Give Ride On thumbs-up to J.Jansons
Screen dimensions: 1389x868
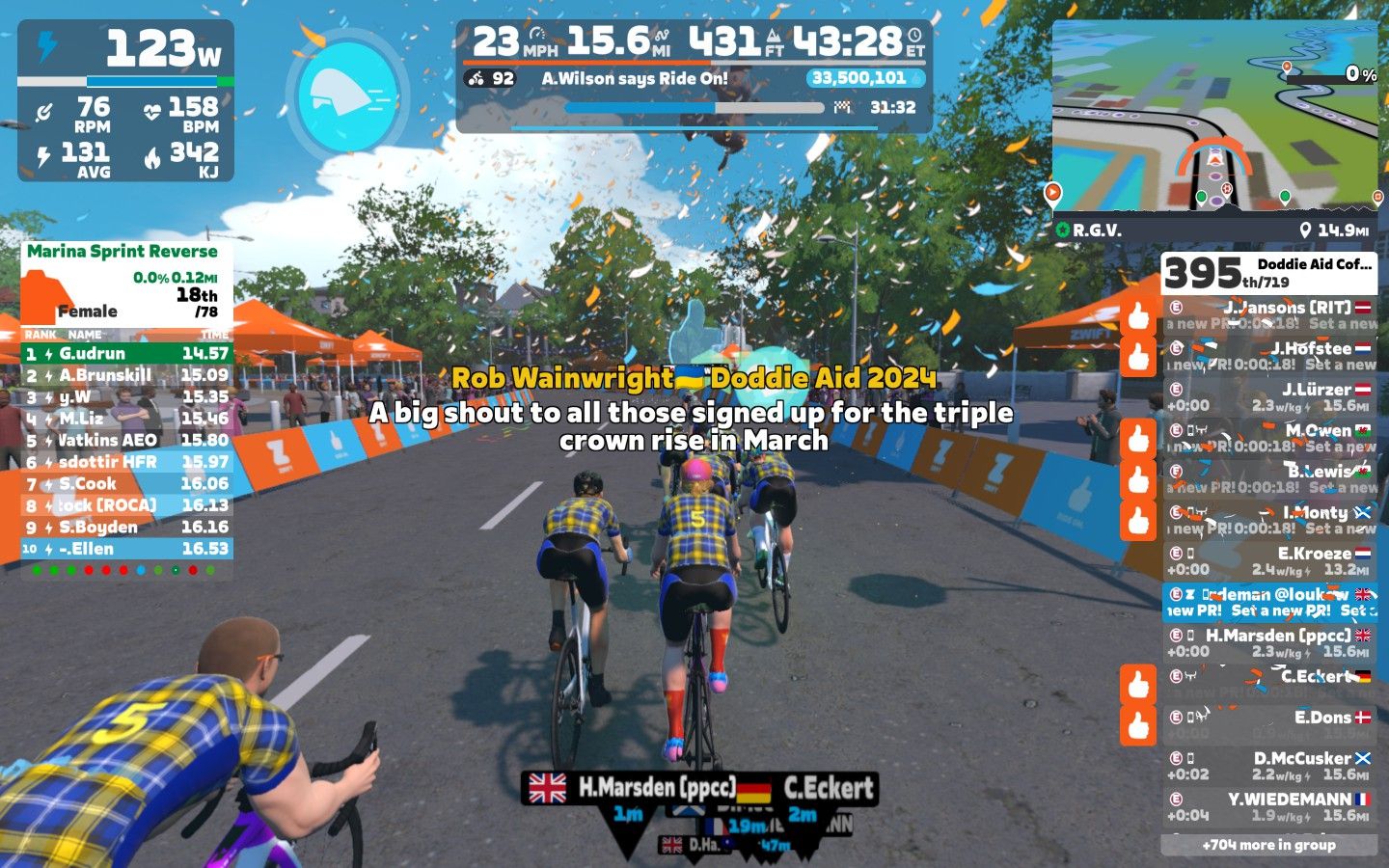click(x=1138, y=315)
